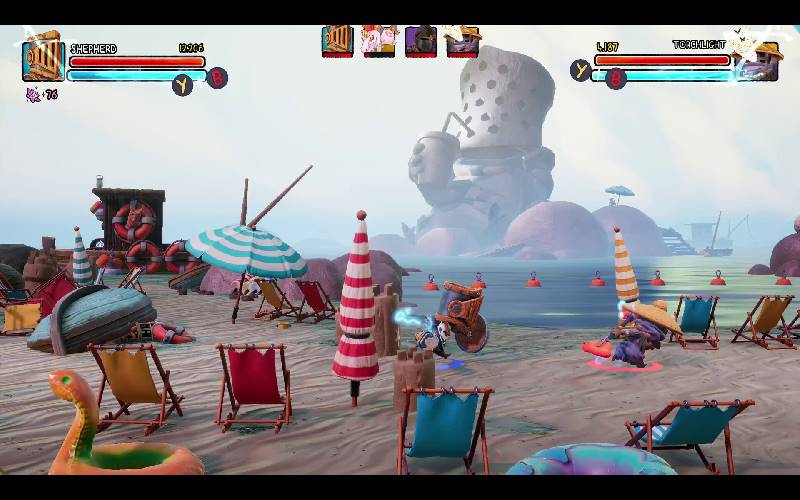The image size is (800, 500).
Task: Choose the wooden barrel character in the top roster
Action: [x=337, y=41]
